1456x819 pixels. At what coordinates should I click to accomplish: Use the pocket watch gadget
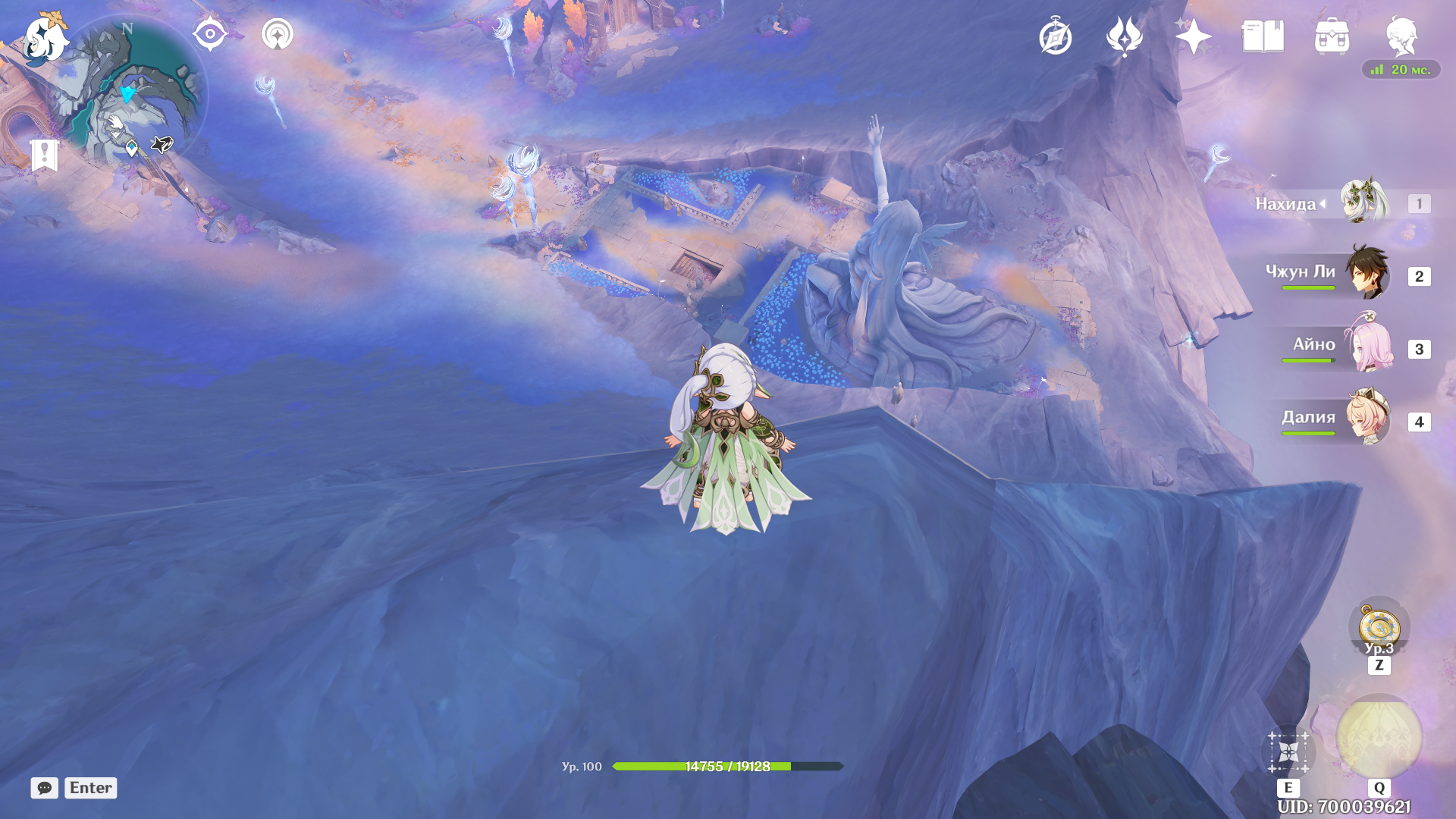[1379, 627]
